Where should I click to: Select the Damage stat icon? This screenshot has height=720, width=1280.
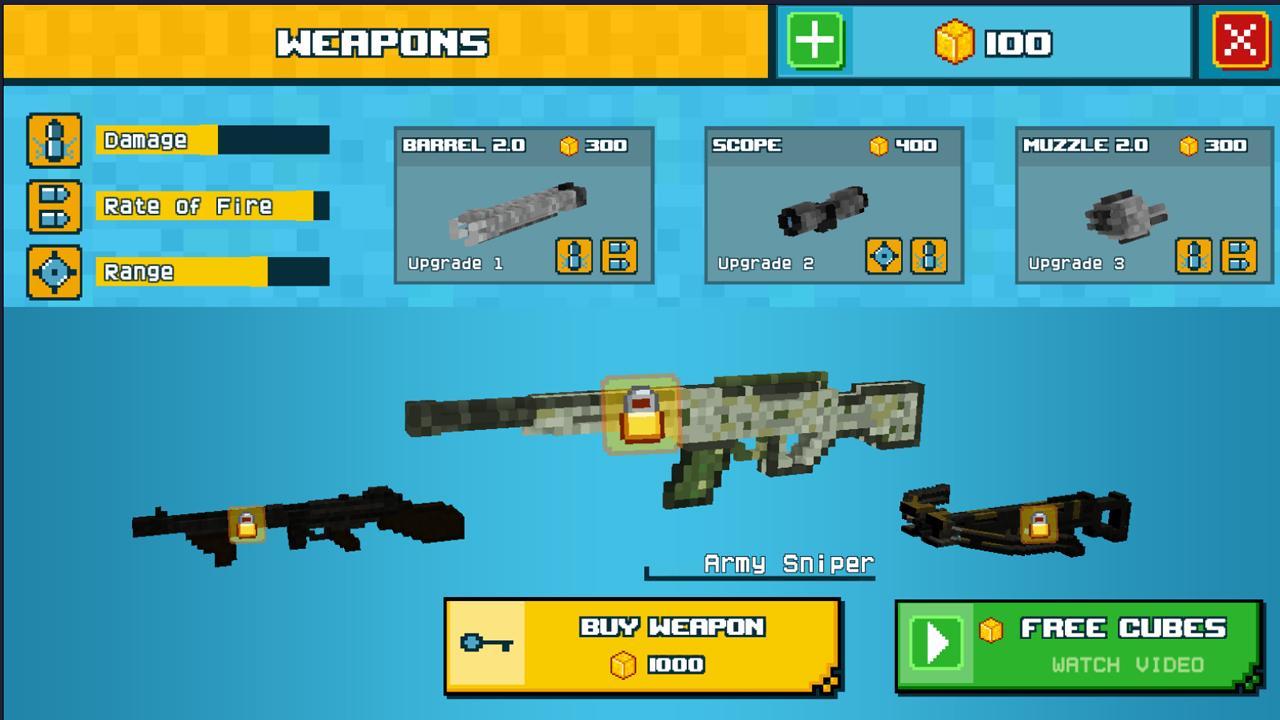[x=54, y=140]
